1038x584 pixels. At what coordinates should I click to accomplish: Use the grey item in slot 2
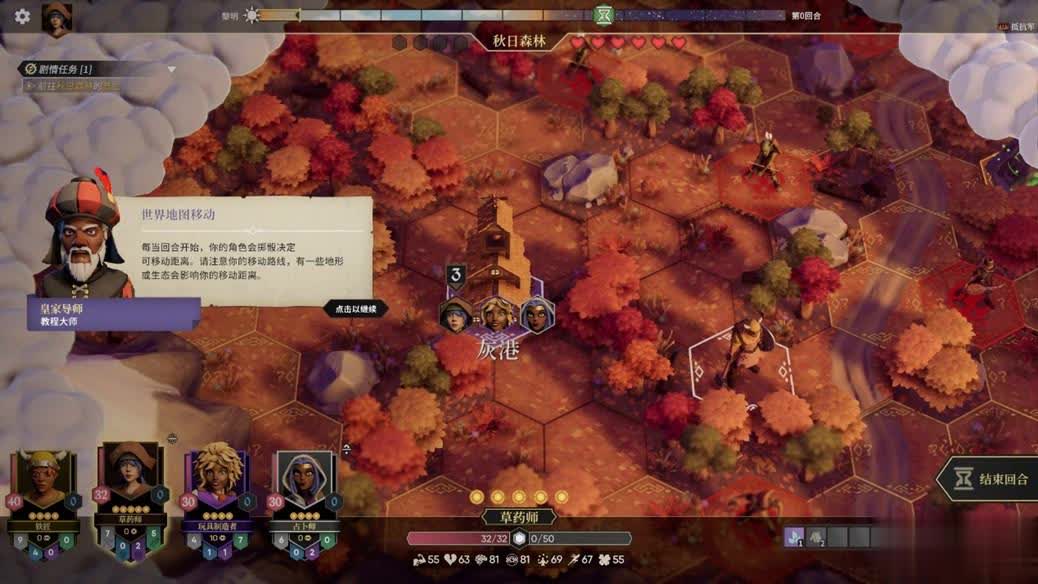pyautogui.click(x=816, y=538)
